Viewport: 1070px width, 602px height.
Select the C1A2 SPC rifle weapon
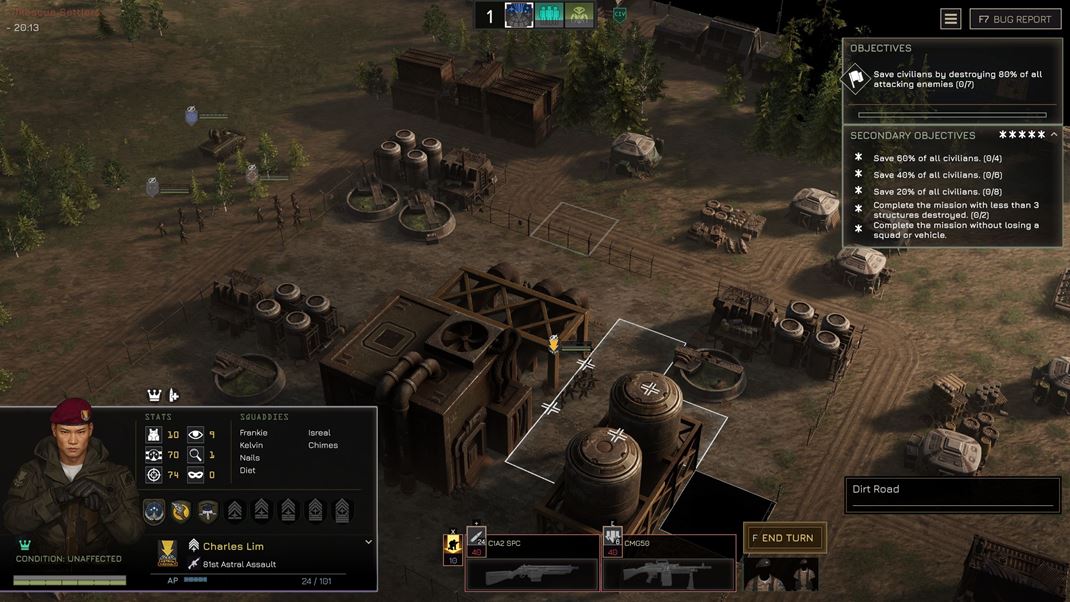click(x=531, y=562)
